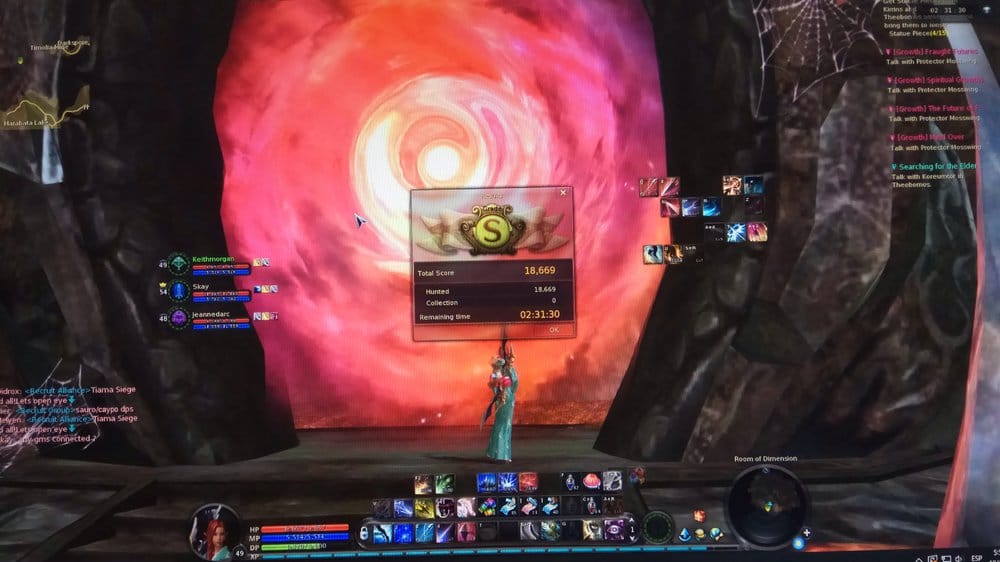Use the pink seashell item
Image resolution: width=1000 pixels, height=562 pixels.
tap(591, 481)
